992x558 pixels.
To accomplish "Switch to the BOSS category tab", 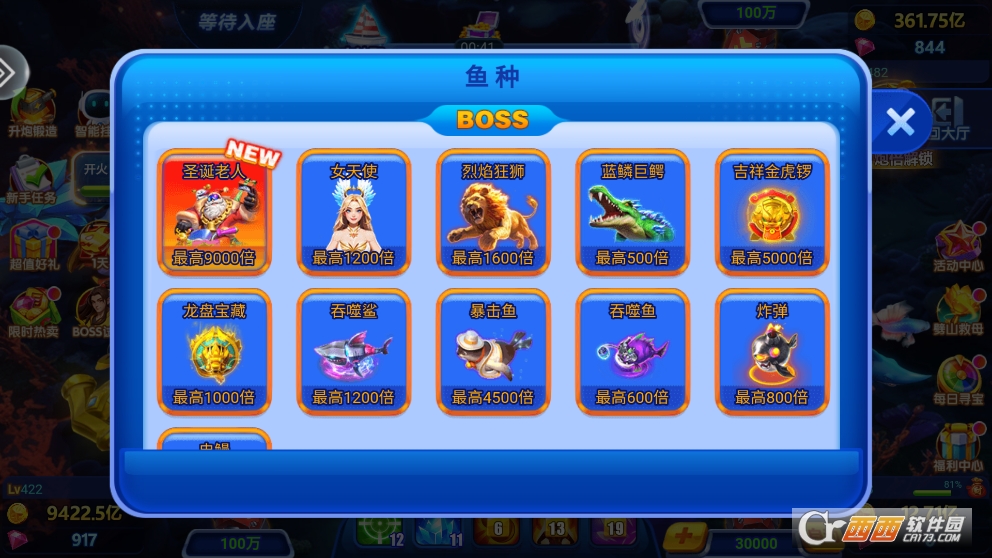I will (x=492, y=120).
